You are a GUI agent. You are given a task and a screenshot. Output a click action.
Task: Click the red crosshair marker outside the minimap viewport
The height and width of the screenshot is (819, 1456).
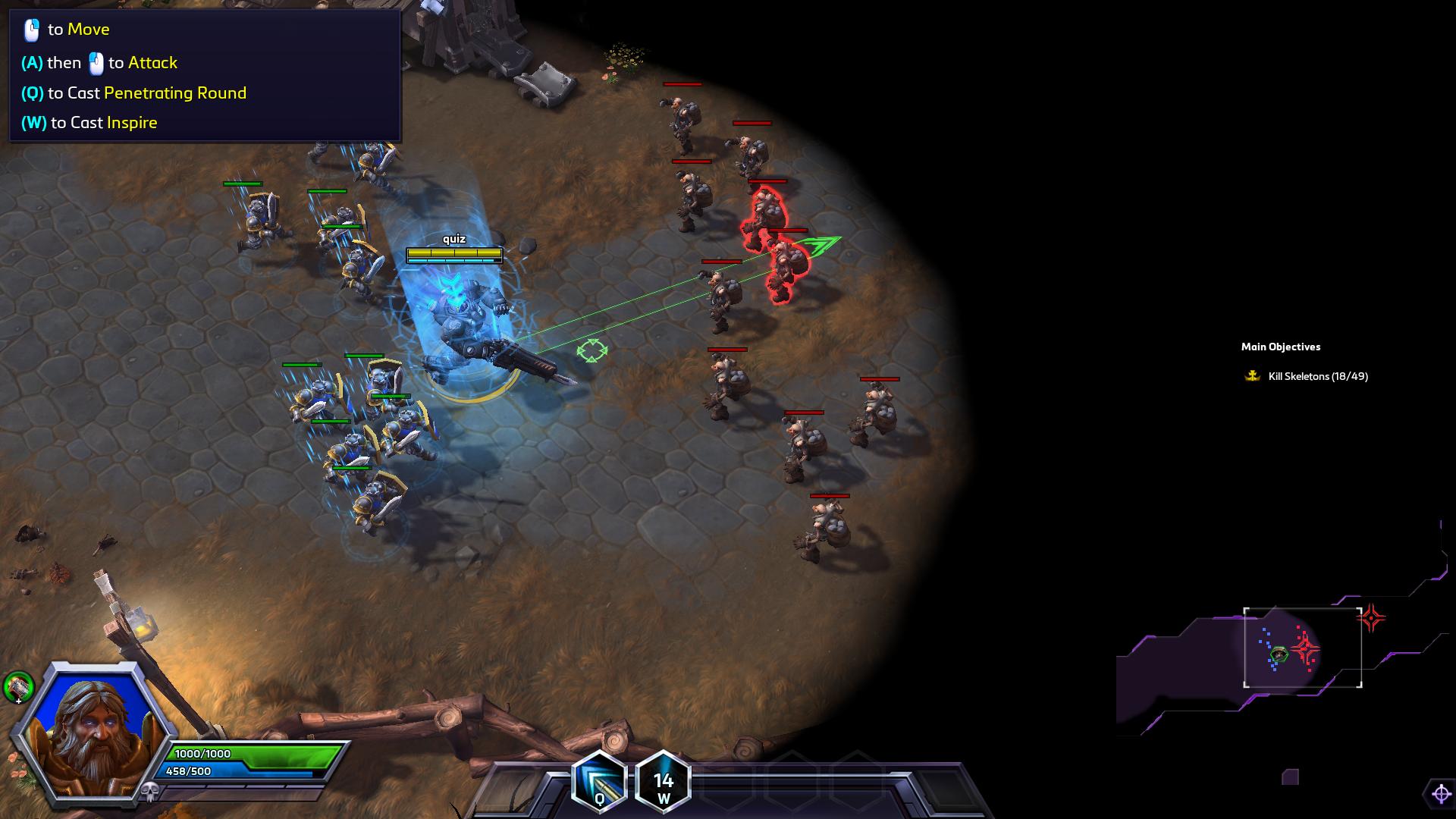(x=1370, y=618)
